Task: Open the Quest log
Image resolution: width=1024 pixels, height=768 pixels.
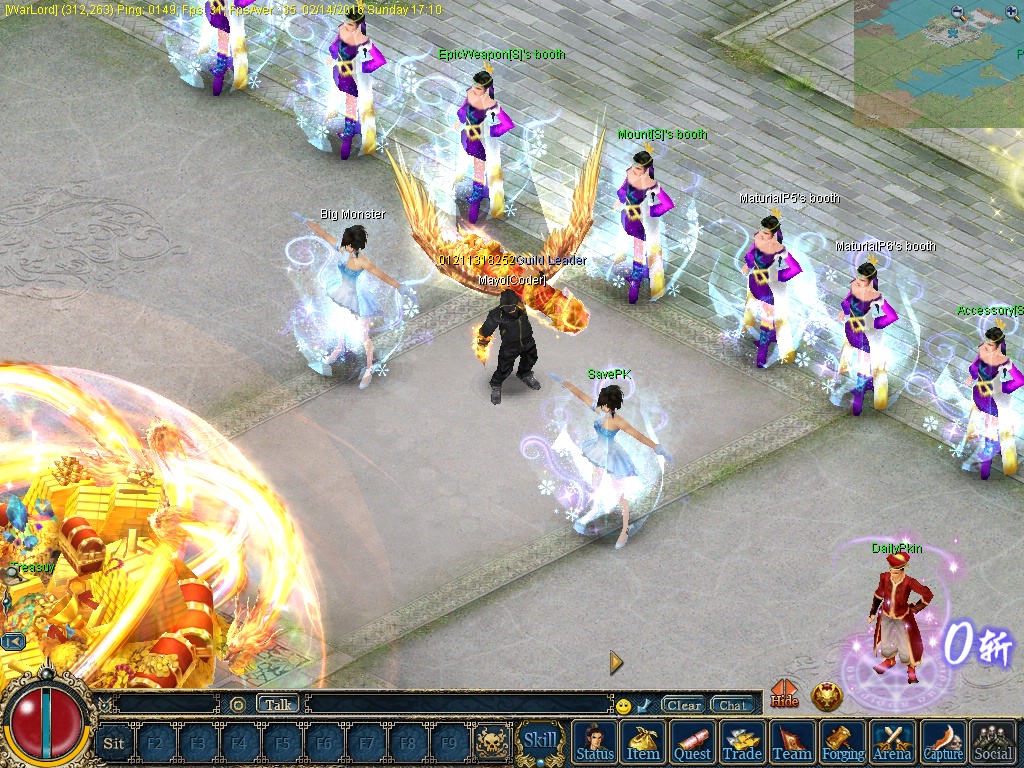Action: pos(692,742)
